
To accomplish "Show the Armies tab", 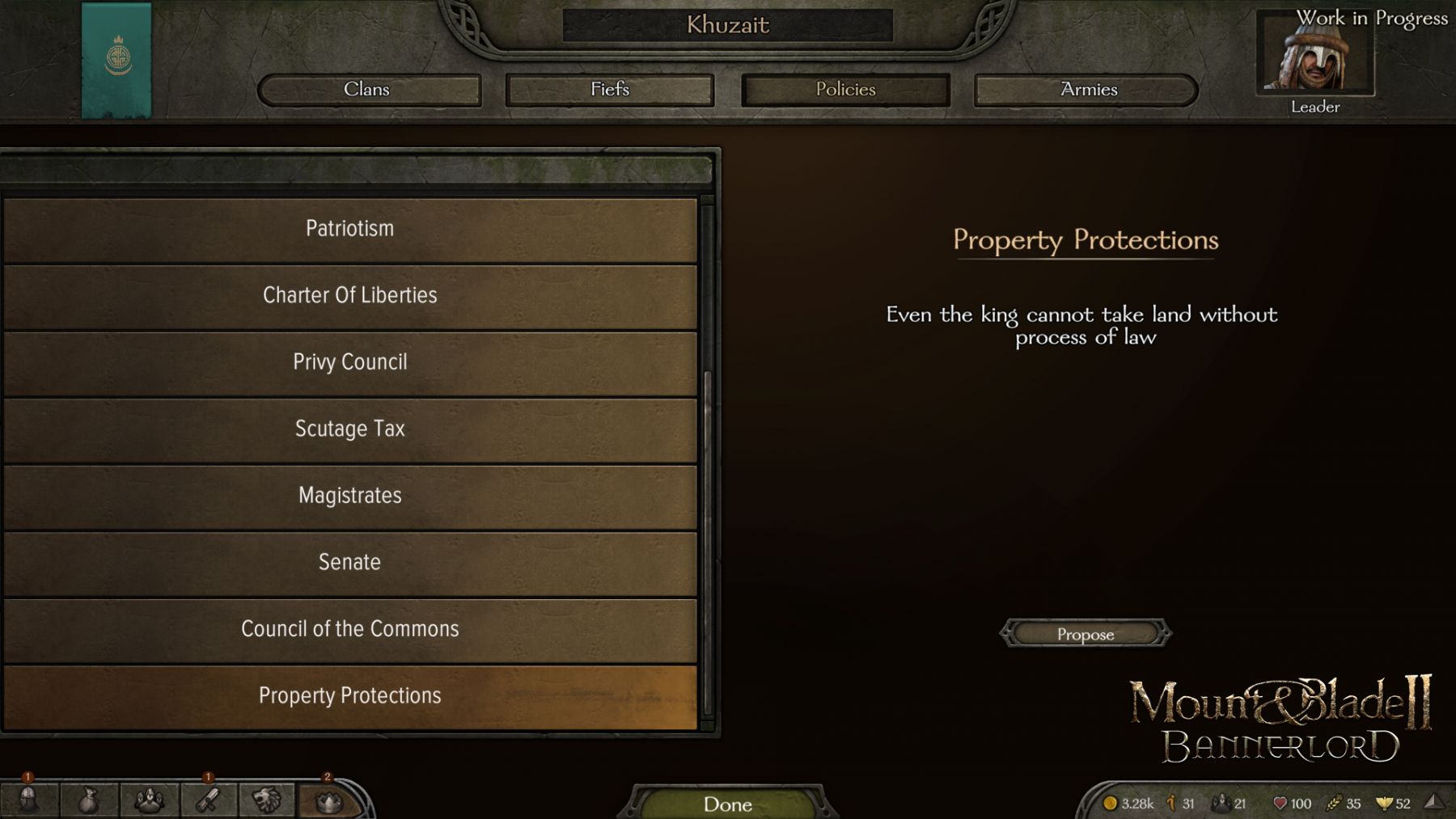I will 1087,90.
